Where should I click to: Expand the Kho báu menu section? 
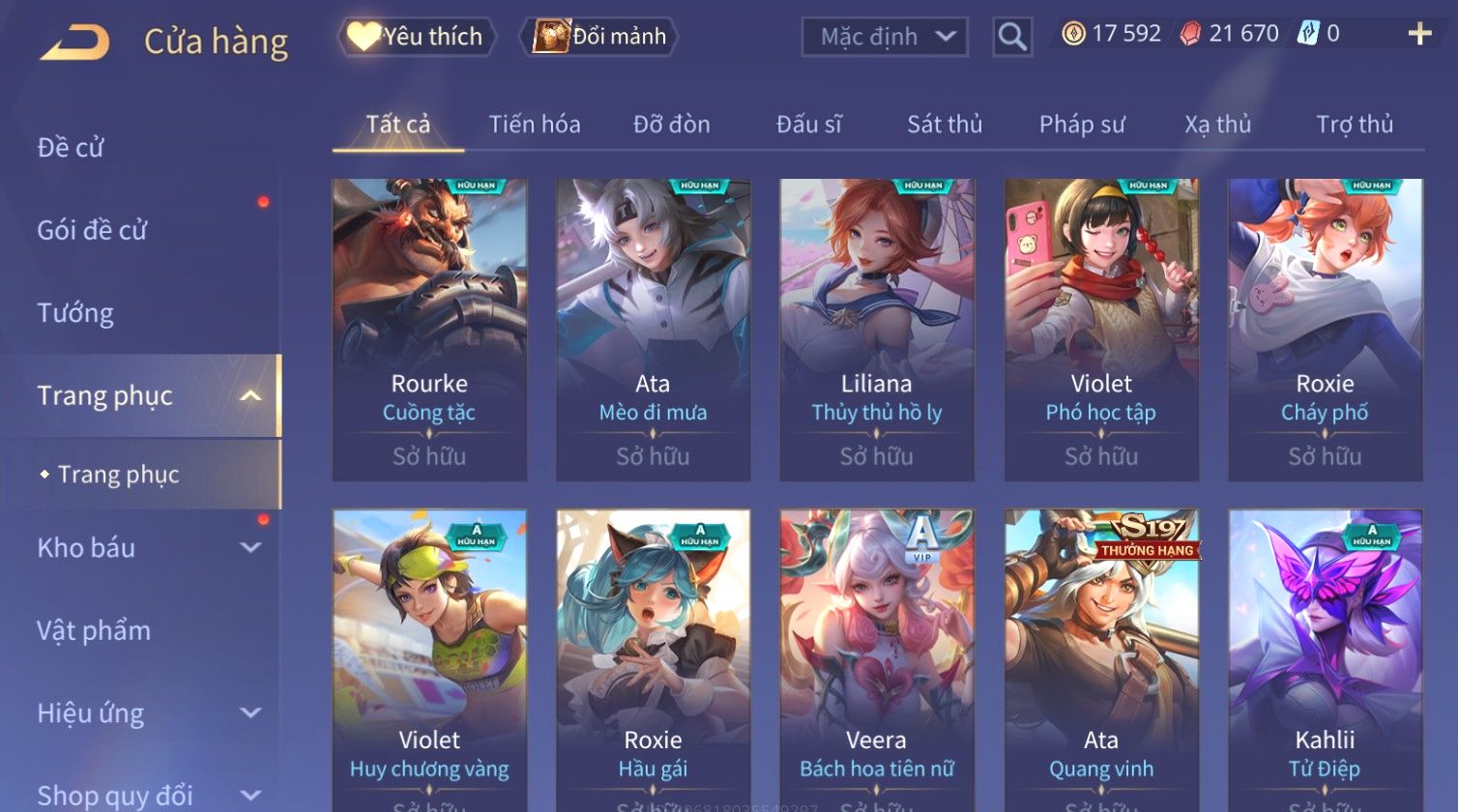[145, 548]
